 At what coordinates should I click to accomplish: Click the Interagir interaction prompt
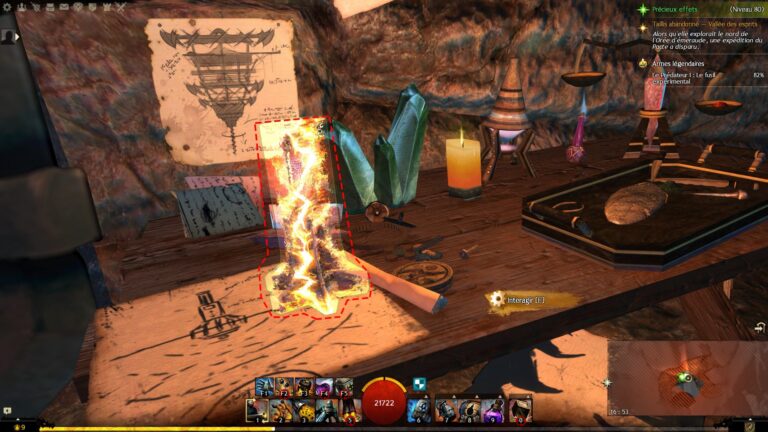tap(517, 299)
